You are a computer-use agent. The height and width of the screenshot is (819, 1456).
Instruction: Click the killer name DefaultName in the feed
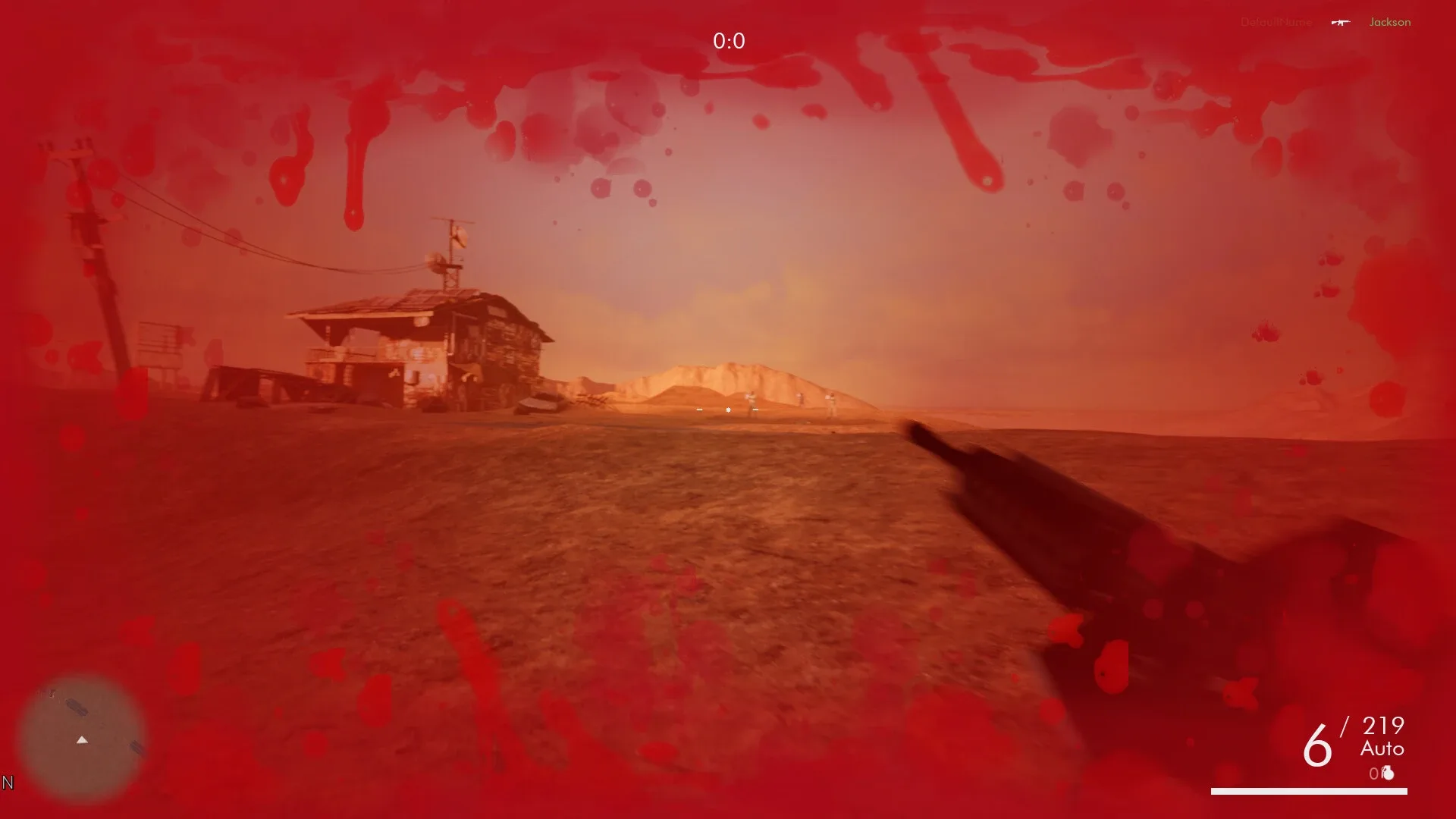point(1276,22)
